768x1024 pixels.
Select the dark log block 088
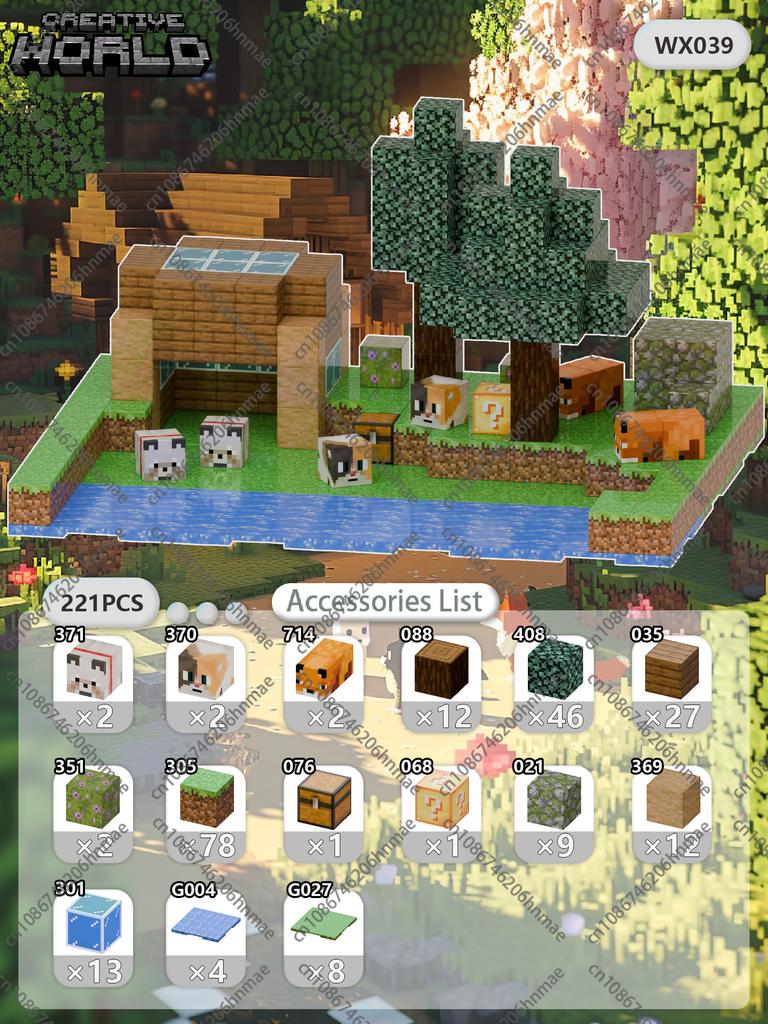[441, 682]
